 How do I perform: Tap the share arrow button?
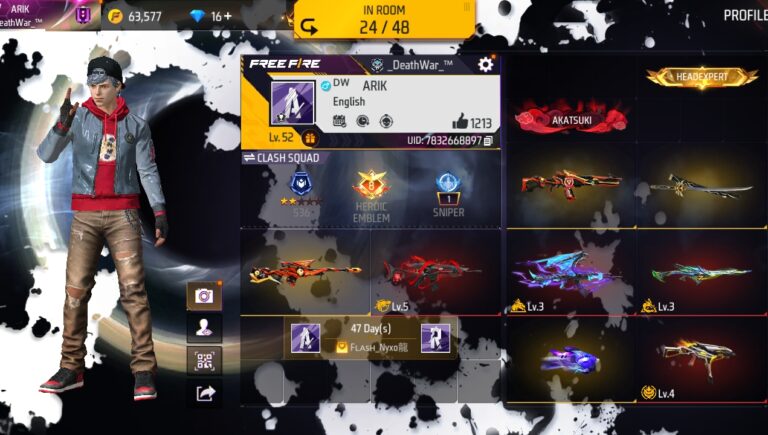(204, 394)
